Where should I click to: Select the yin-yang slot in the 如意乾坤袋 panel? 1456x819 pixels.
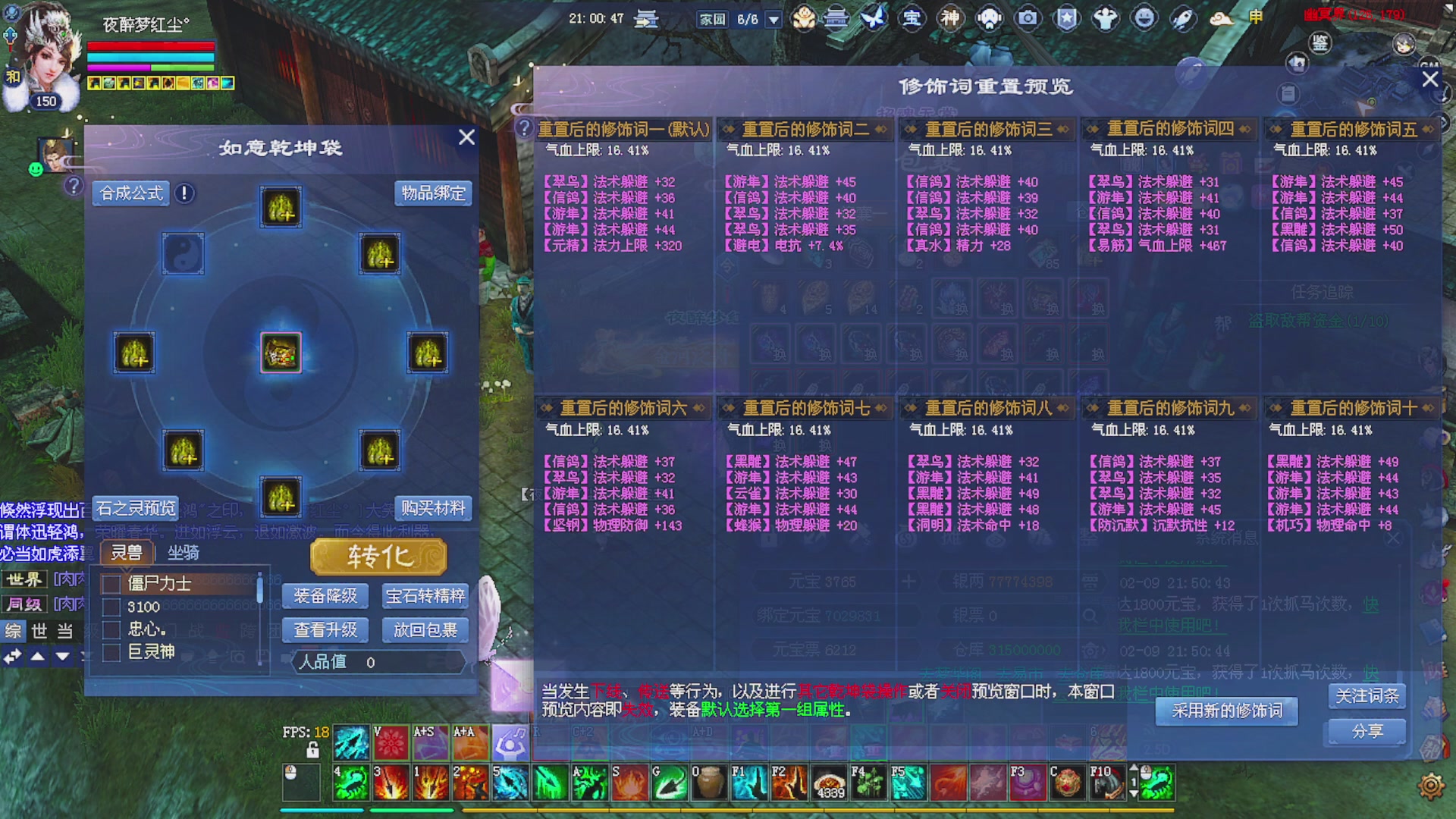183,255
